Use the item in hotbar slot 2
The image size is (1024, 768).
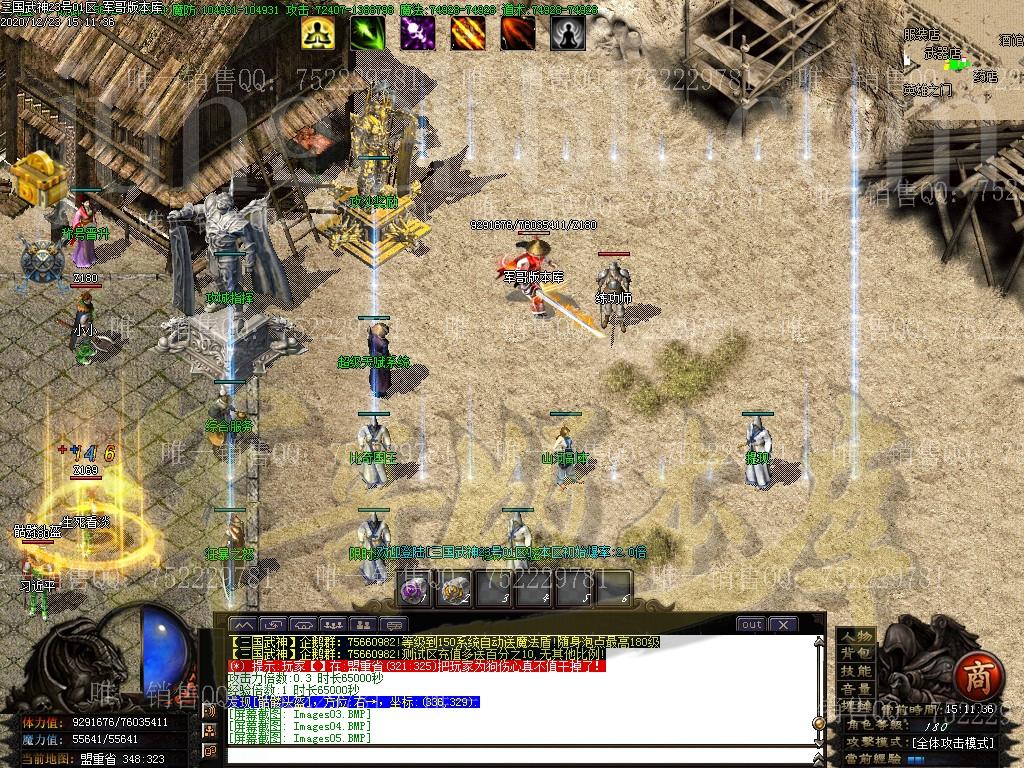[x=456, y=590]
